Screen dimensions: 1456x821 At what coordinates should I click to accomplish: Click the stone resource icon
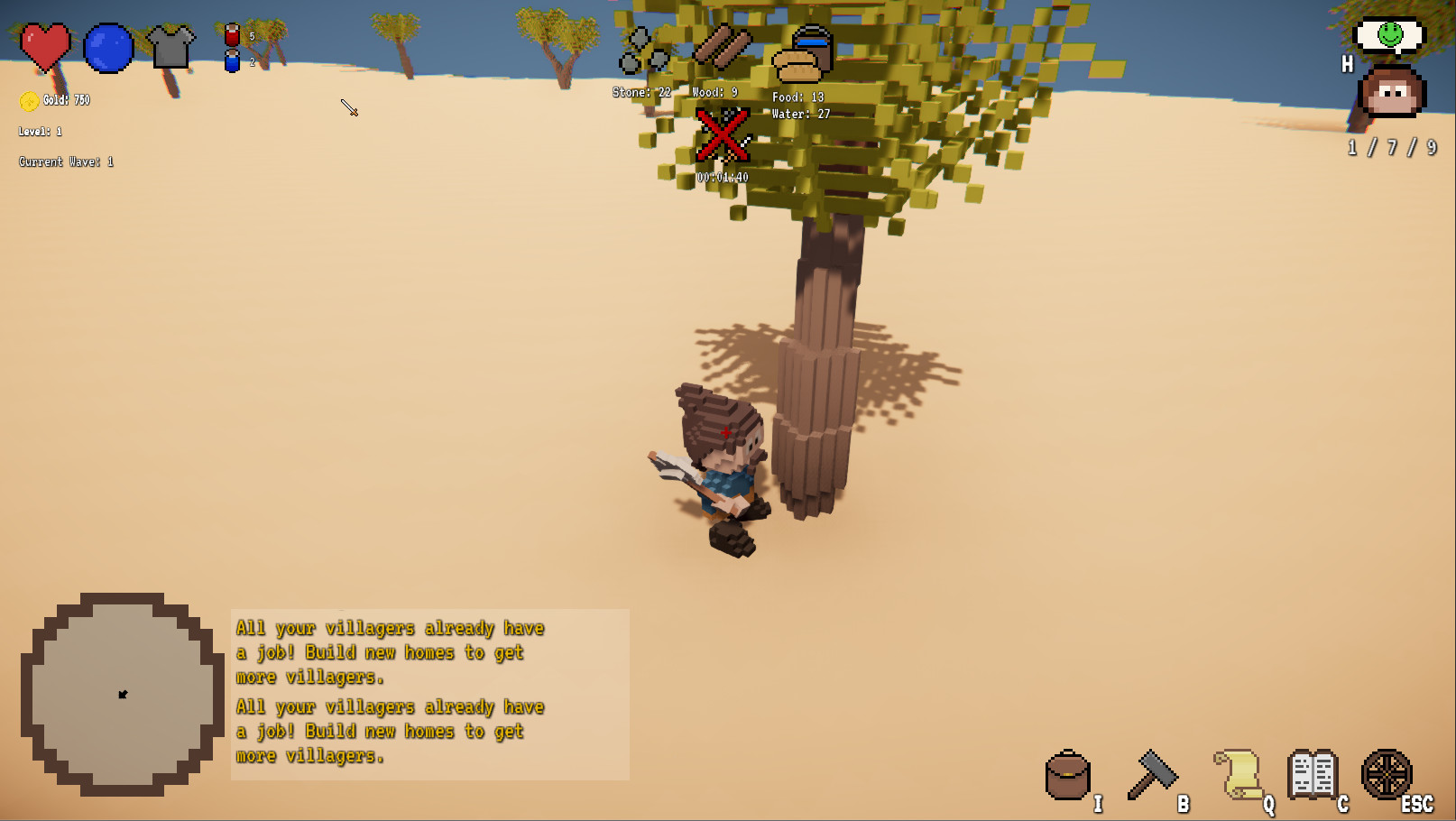coord(639,50)
